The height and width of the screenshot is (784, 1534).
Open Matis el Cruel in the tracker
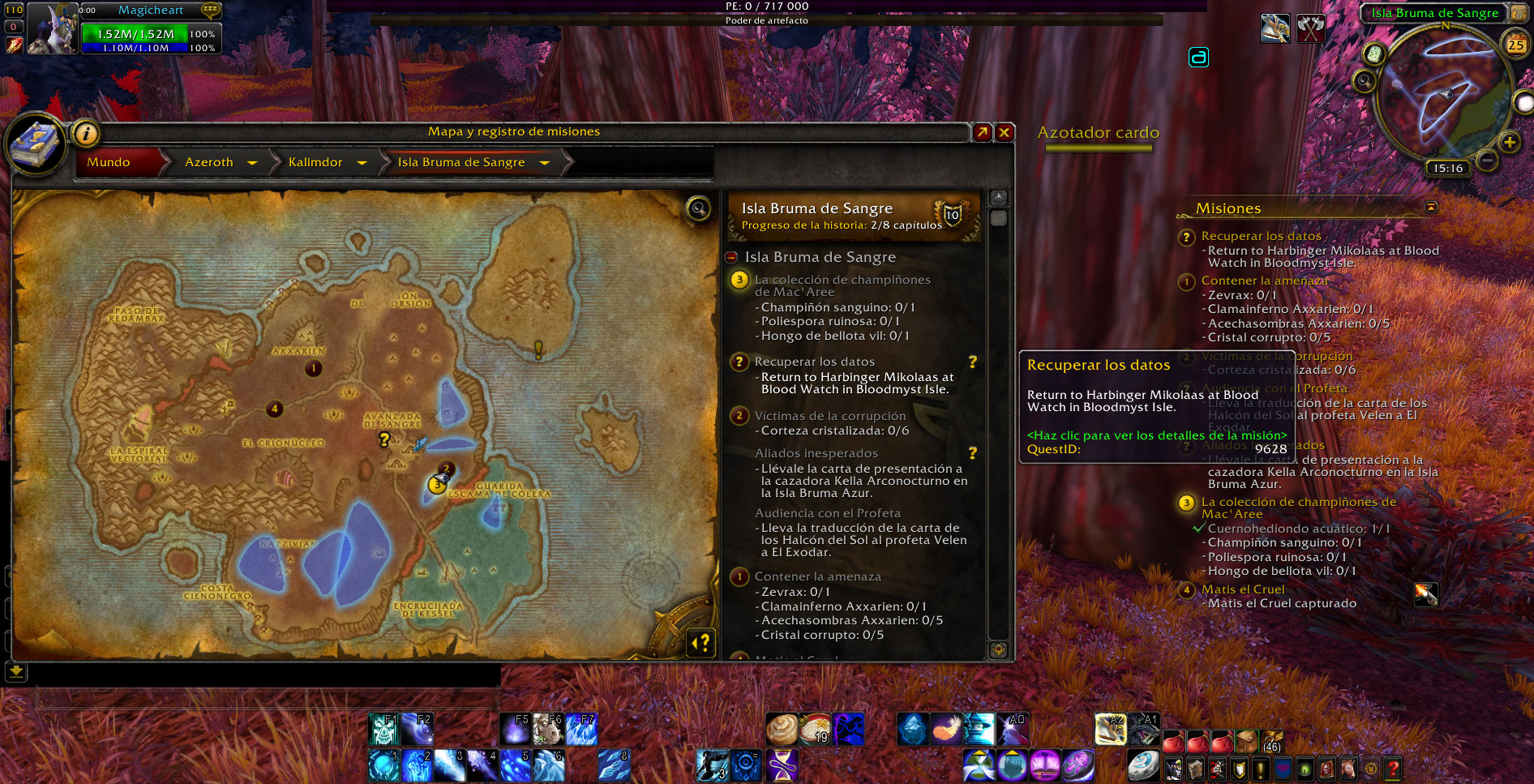coord(1242,589)
